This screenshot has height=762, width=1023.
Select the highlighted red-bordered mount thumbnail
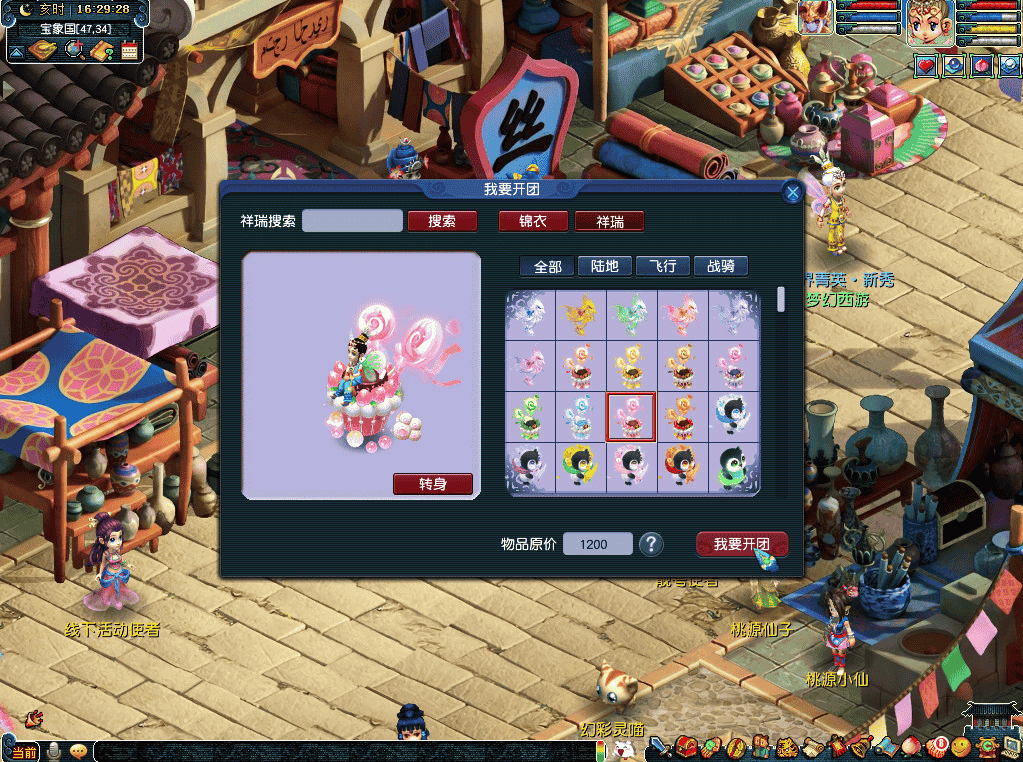pos(631,417)
